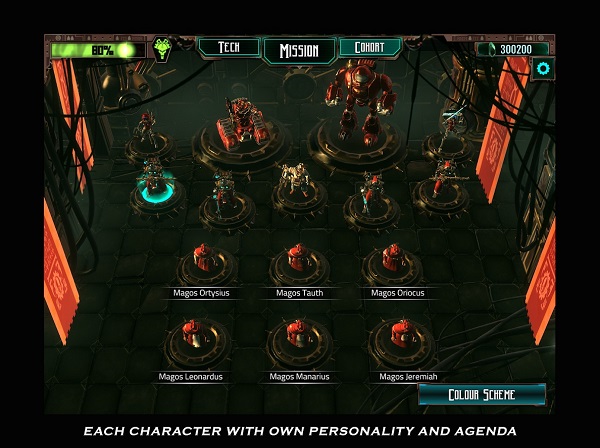Open the Cohort tab
Image resolution: width=600 pixels, height=448 pixels.
click(x=370, y=47)
